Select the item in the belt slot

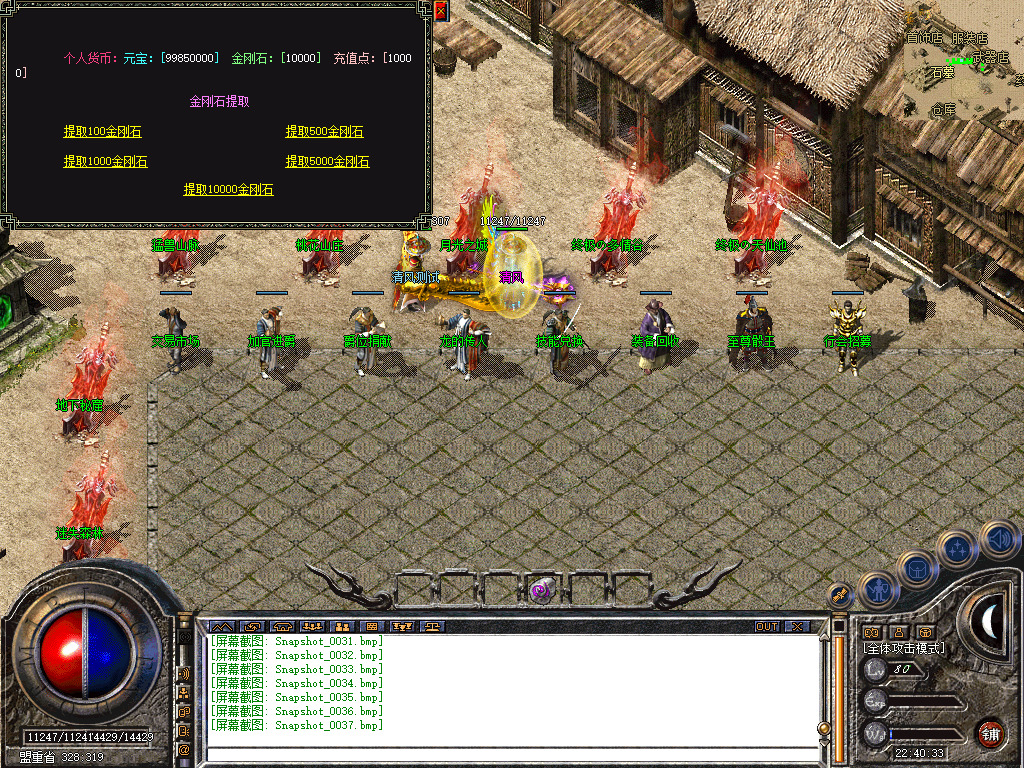(x=541, y=590)
